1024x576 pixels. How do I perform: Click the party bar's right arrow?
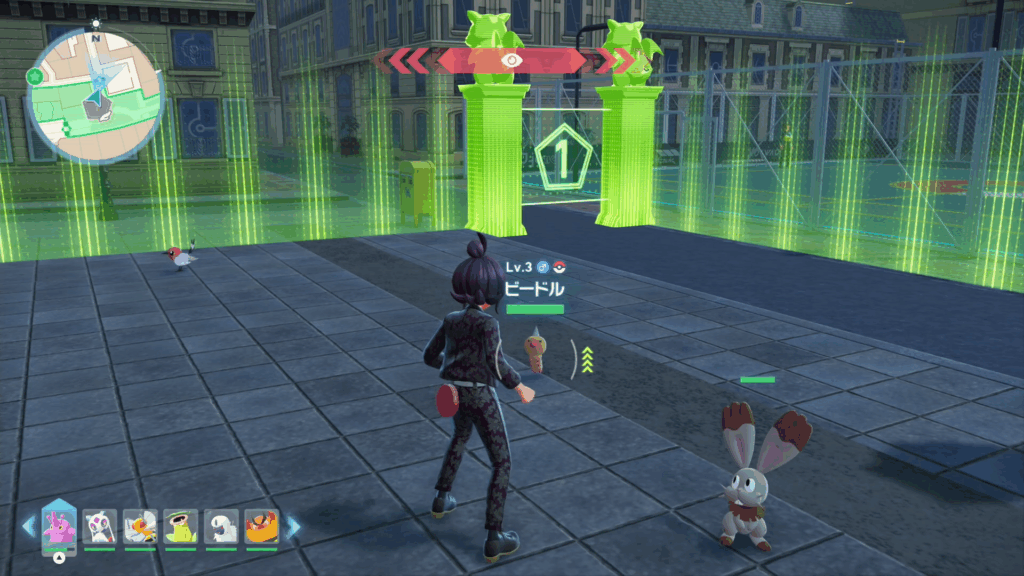[293, 527]
